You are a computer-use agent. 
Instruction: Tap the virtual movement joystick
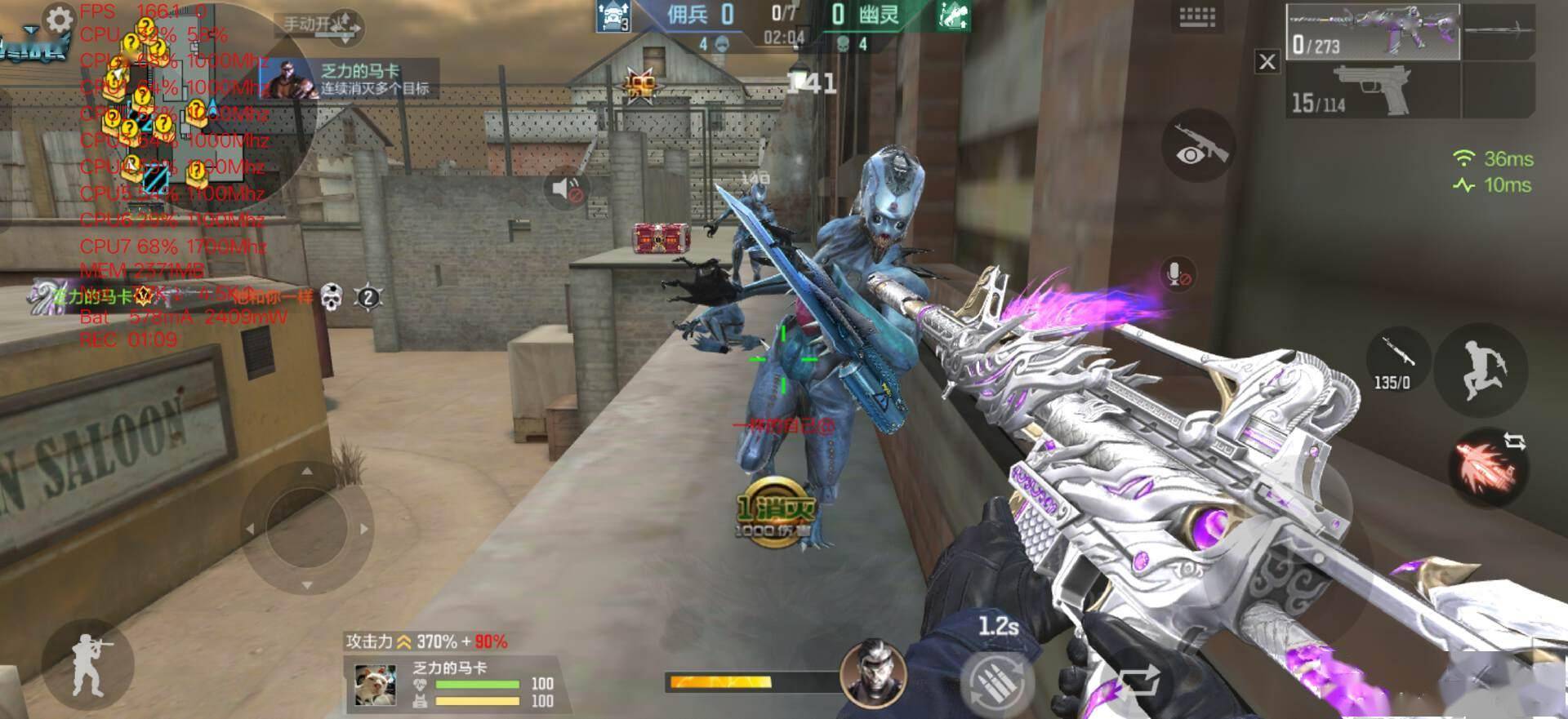coord(307,528)
